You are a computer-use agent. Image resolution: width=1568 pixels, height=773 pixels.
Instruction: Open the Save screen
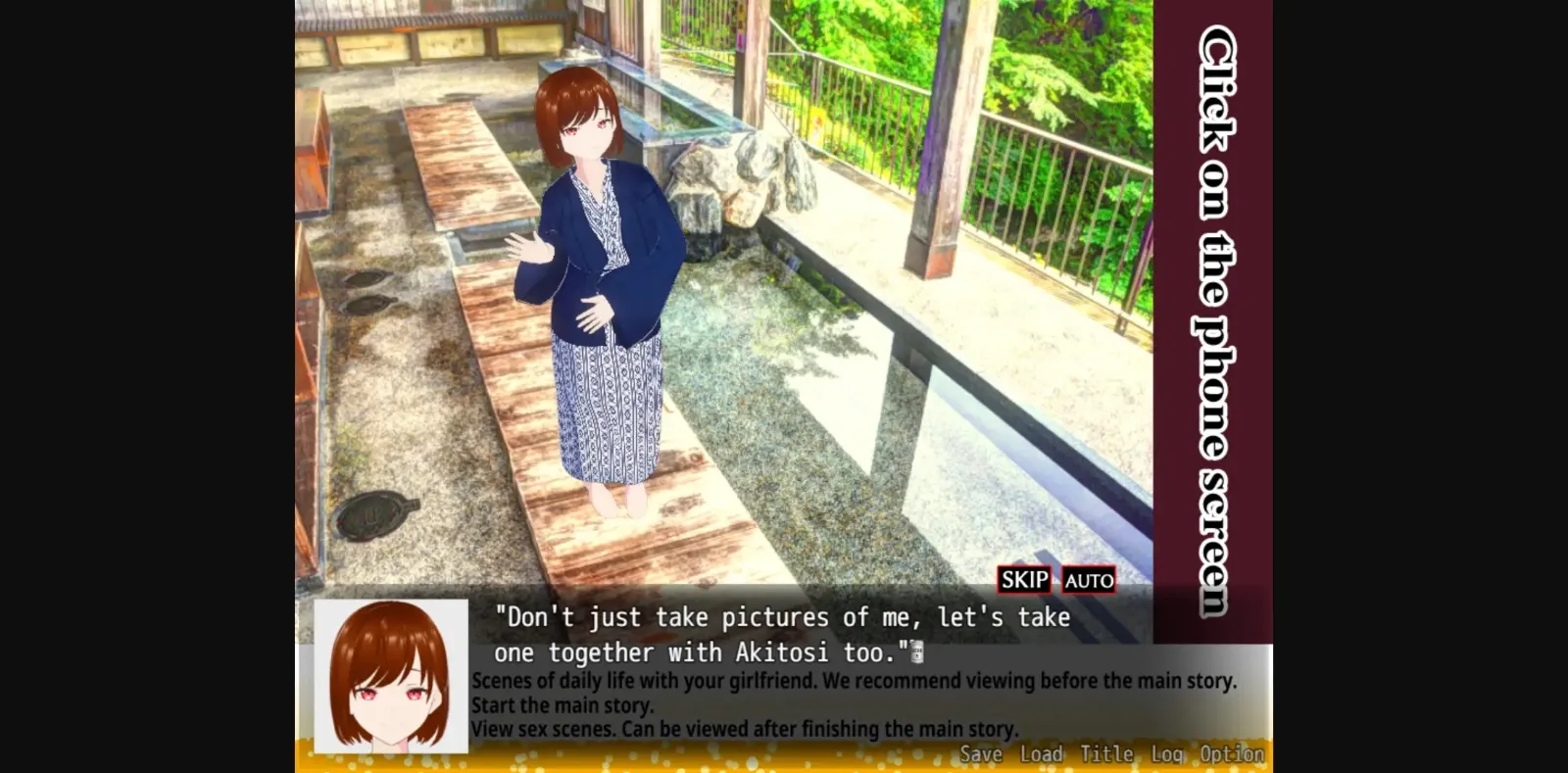(981, 753)
